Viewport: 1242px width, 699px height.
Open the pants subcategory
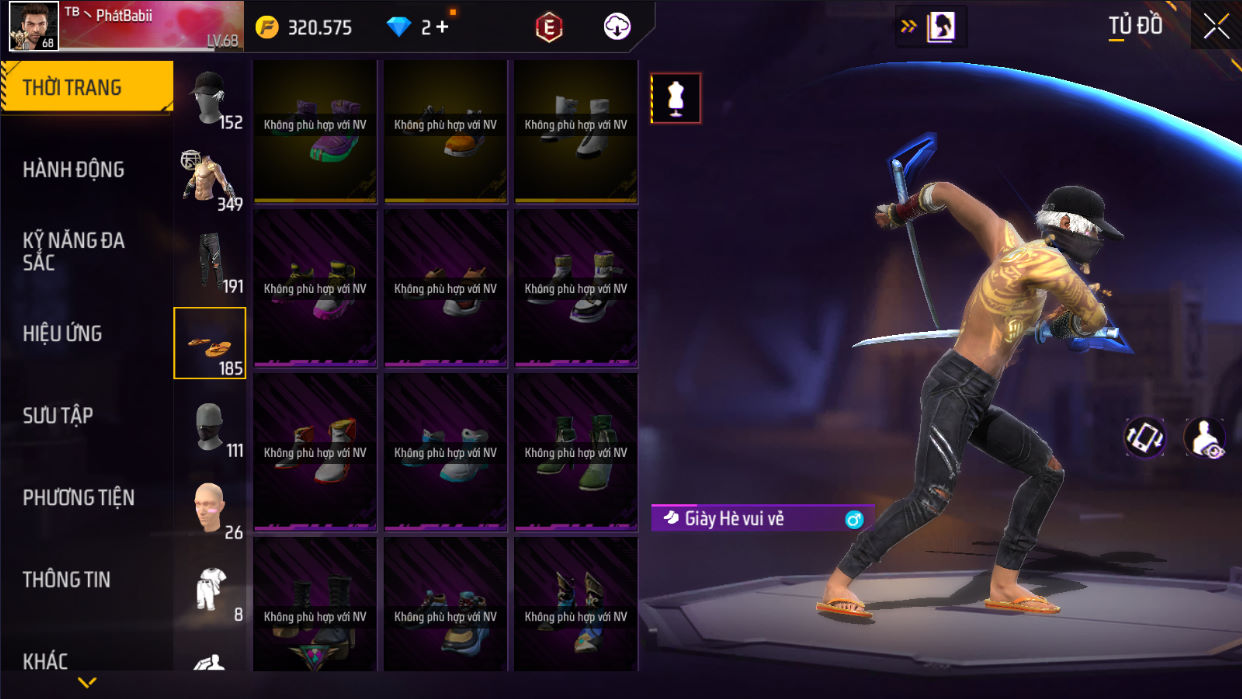(x=210, y=262)
